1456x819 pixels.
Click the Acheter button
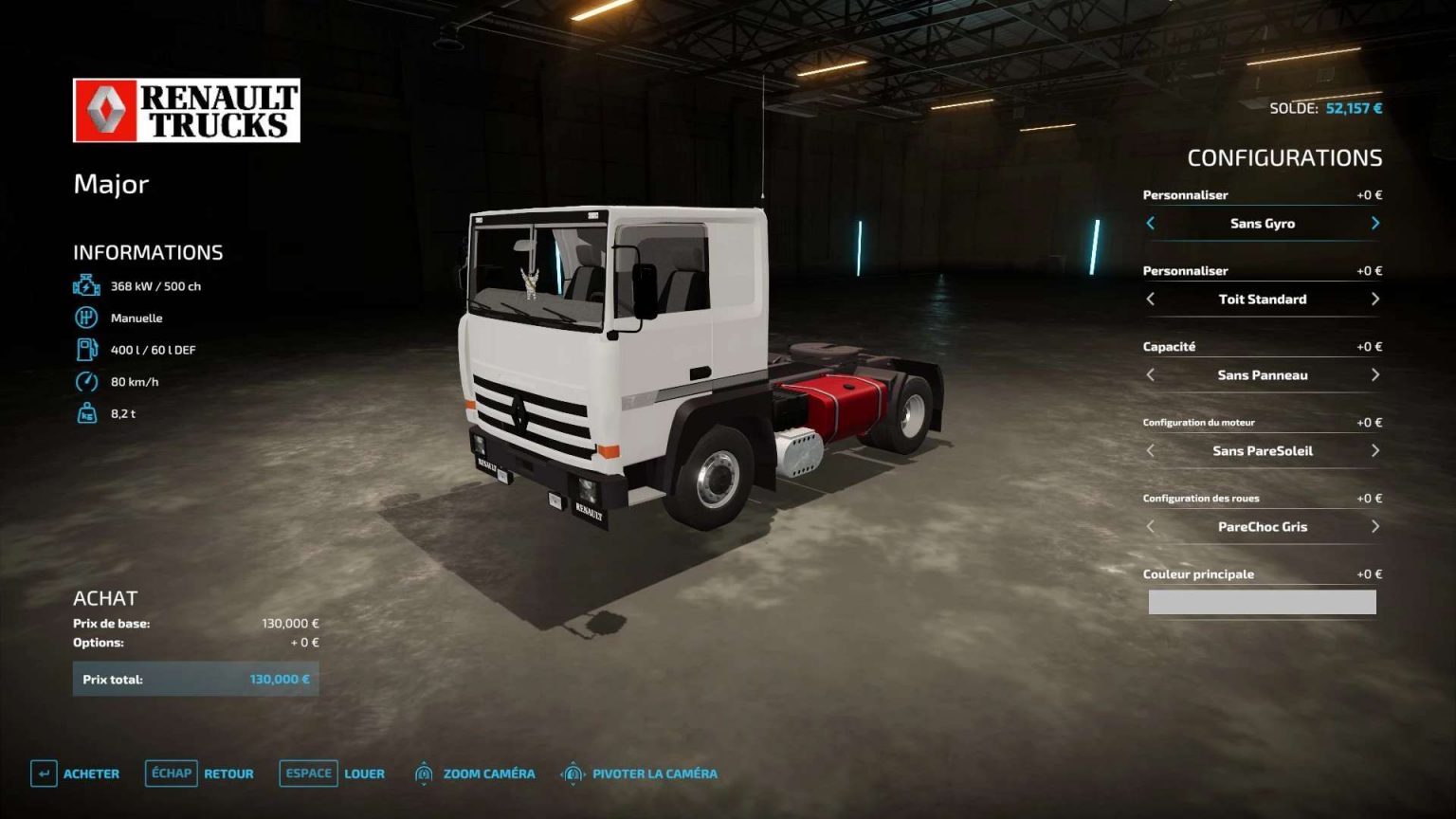(x=91, y=773)
